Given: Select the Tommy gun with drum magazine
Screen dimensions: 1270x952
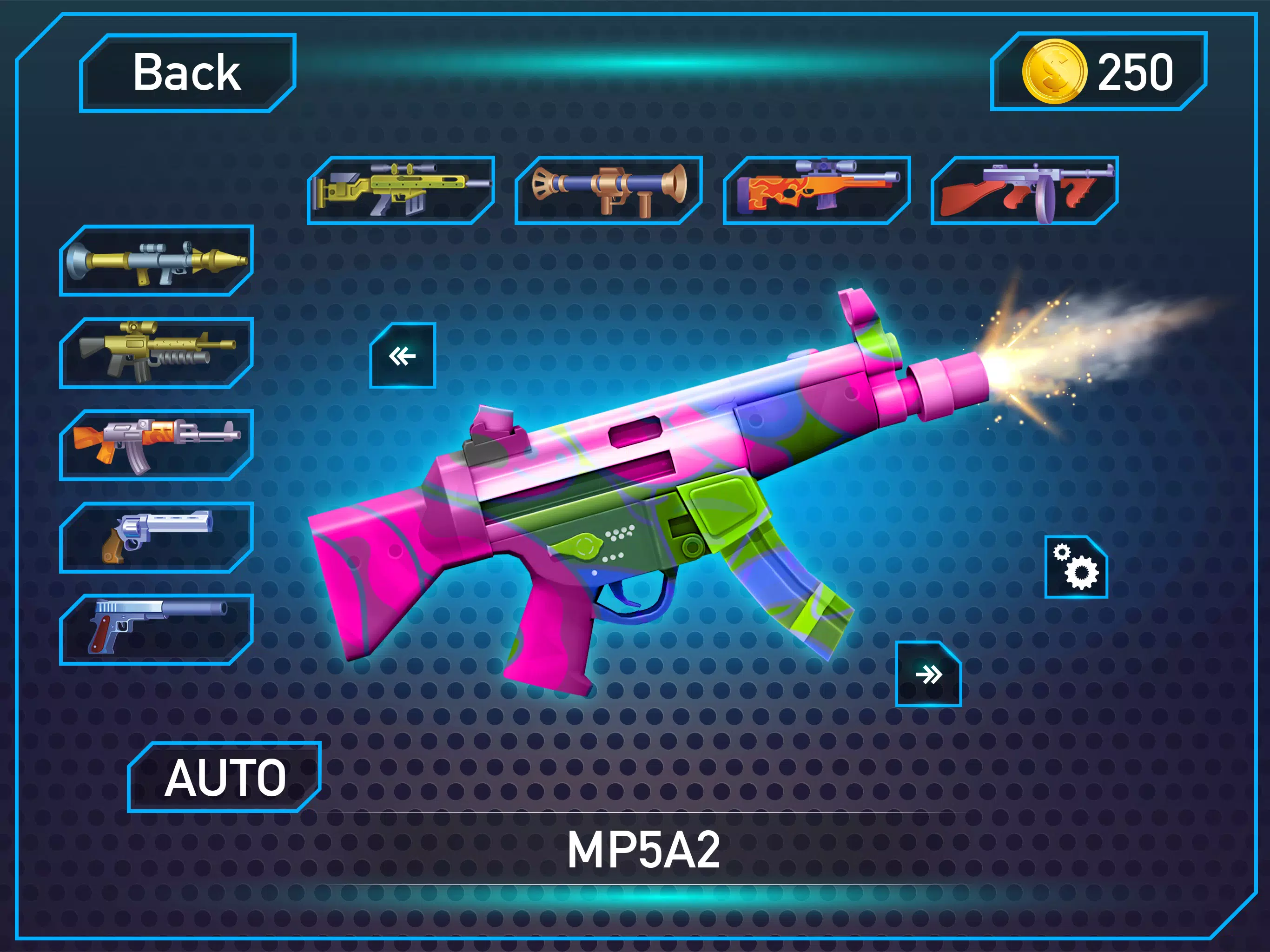Looking at the screenshot, I should click(1024, 190).
